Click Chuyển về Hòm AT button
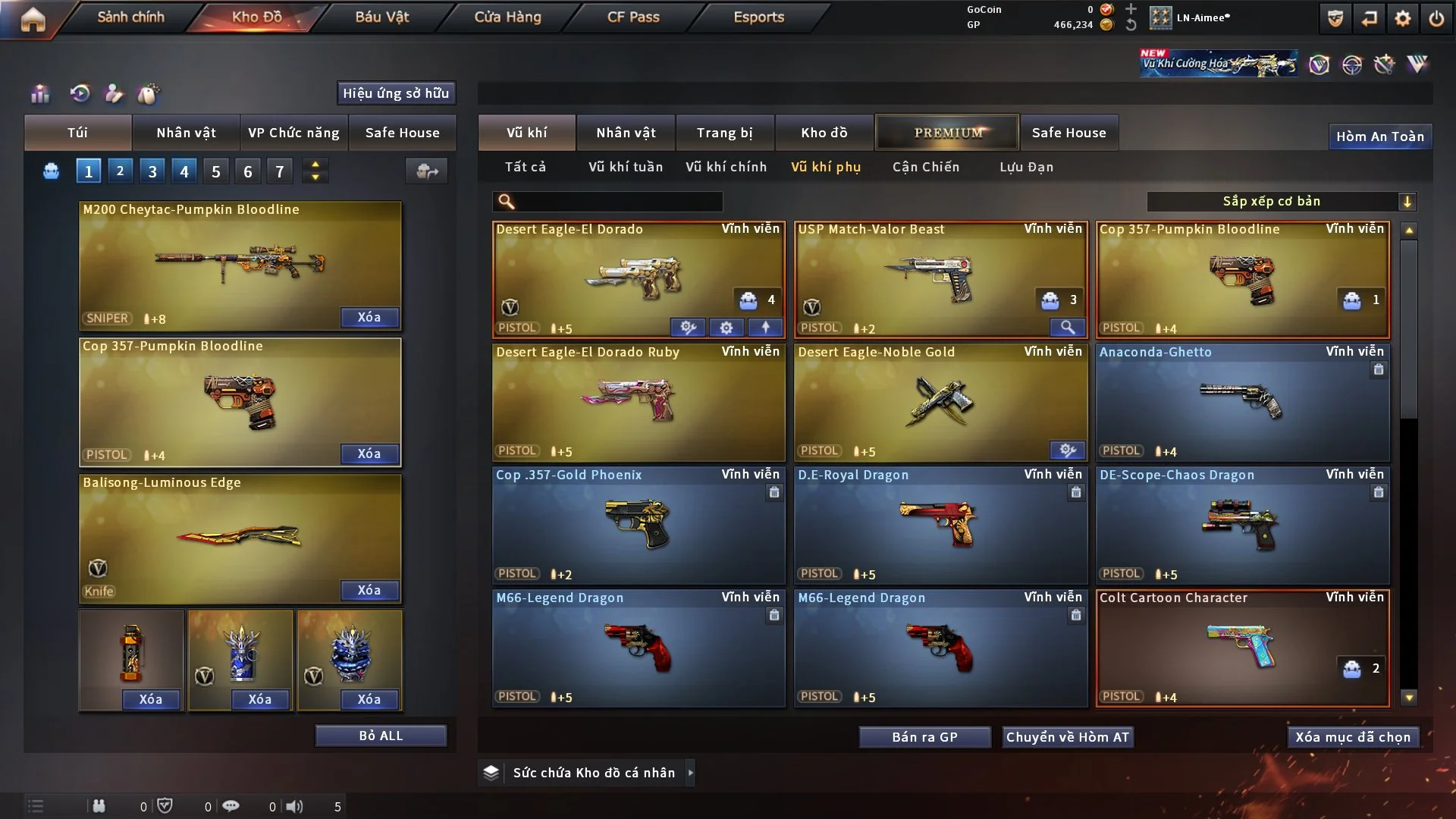 click(x=1067, y=737)
